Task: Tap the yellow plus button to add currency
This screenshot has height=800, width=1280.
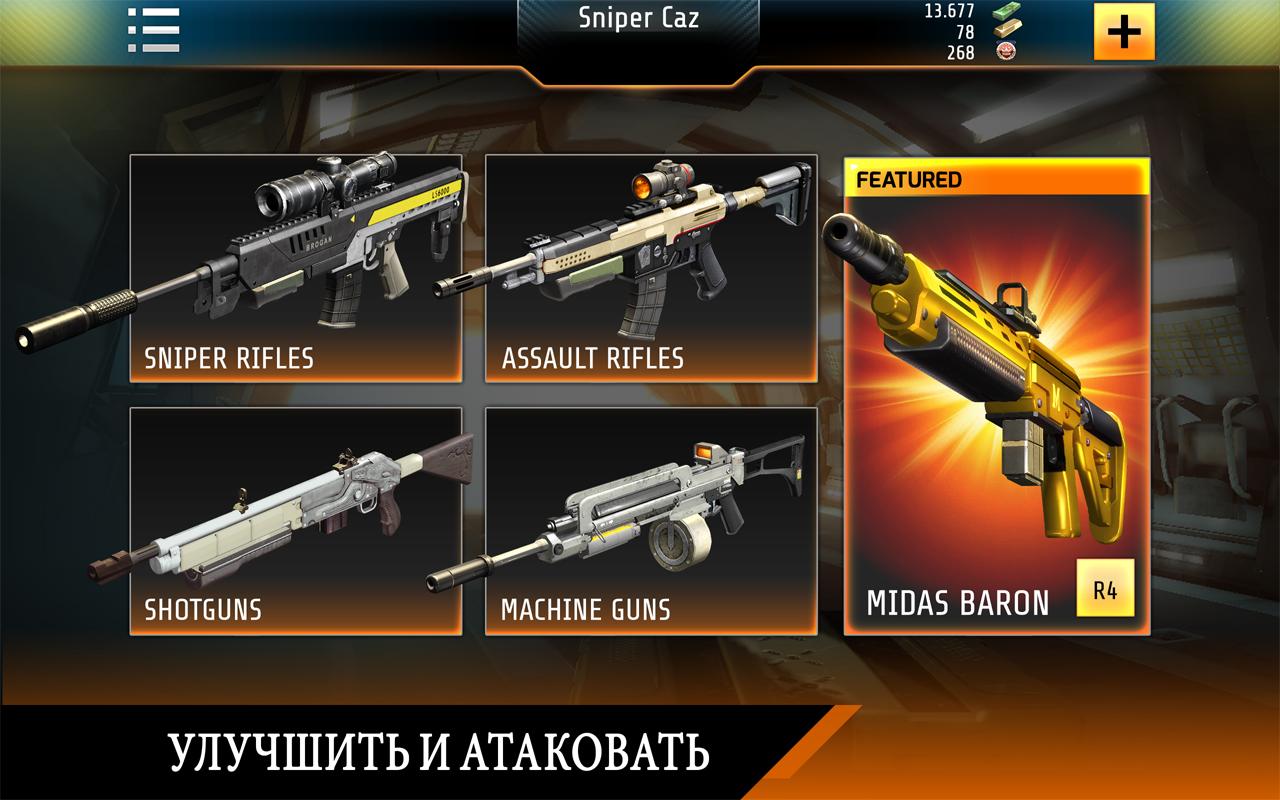Action: click(1124, 32)
